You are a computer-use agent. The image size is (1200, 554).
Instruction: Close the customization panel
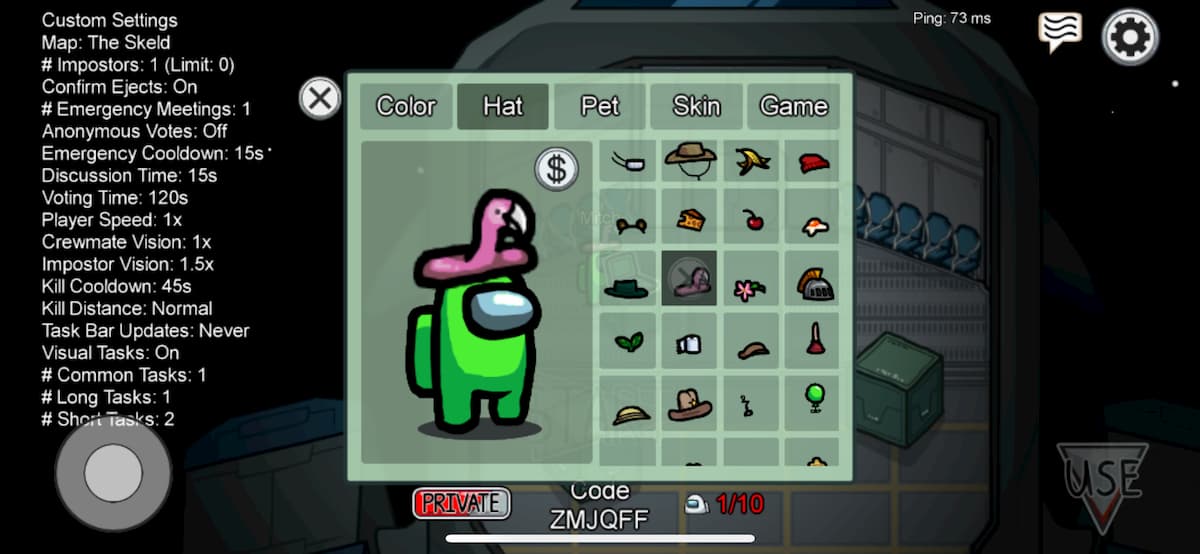click(320, 99)
